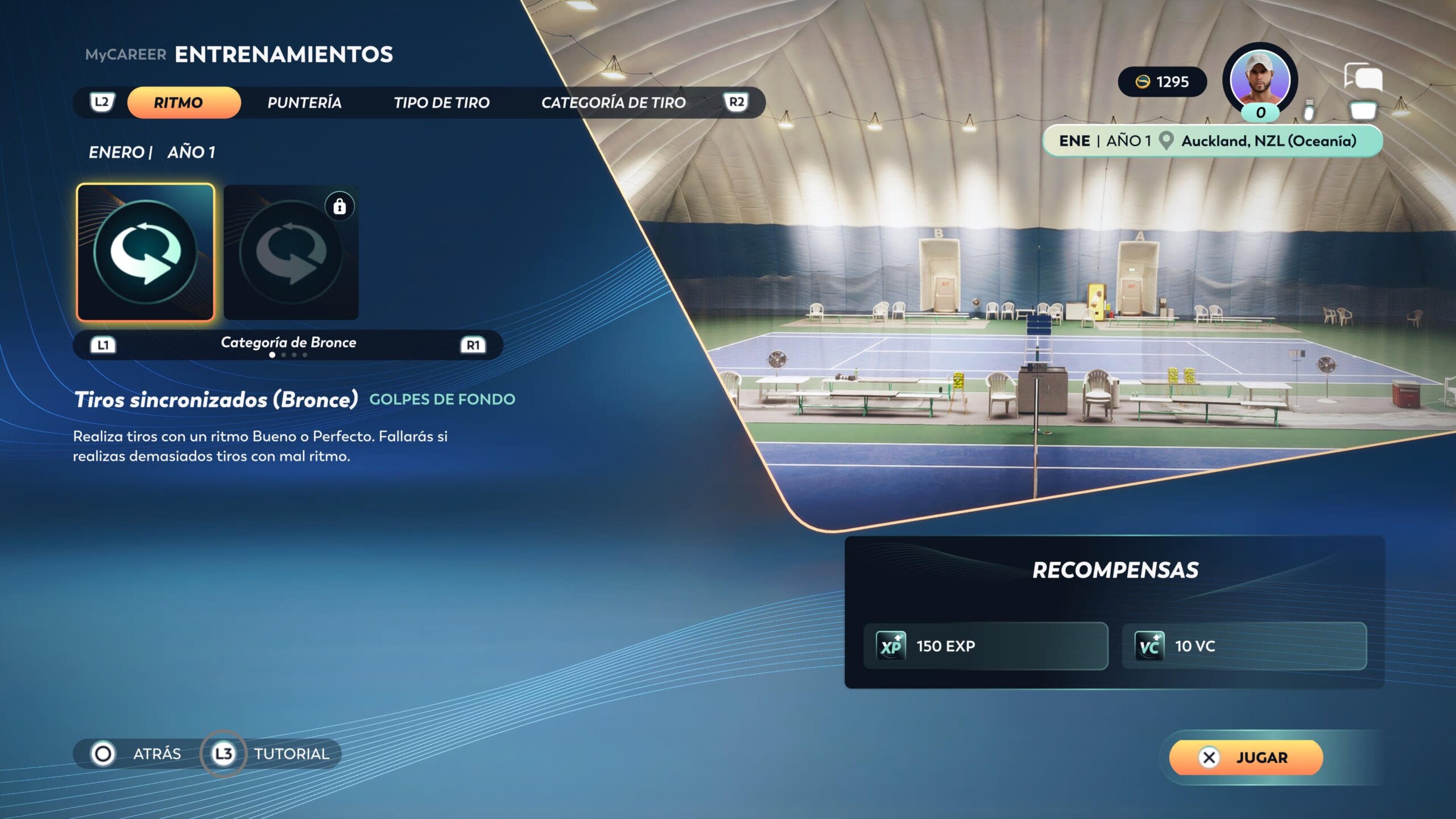
Task: Click the 1295 VC currency balance
Action: click(x=1162, y=82)
